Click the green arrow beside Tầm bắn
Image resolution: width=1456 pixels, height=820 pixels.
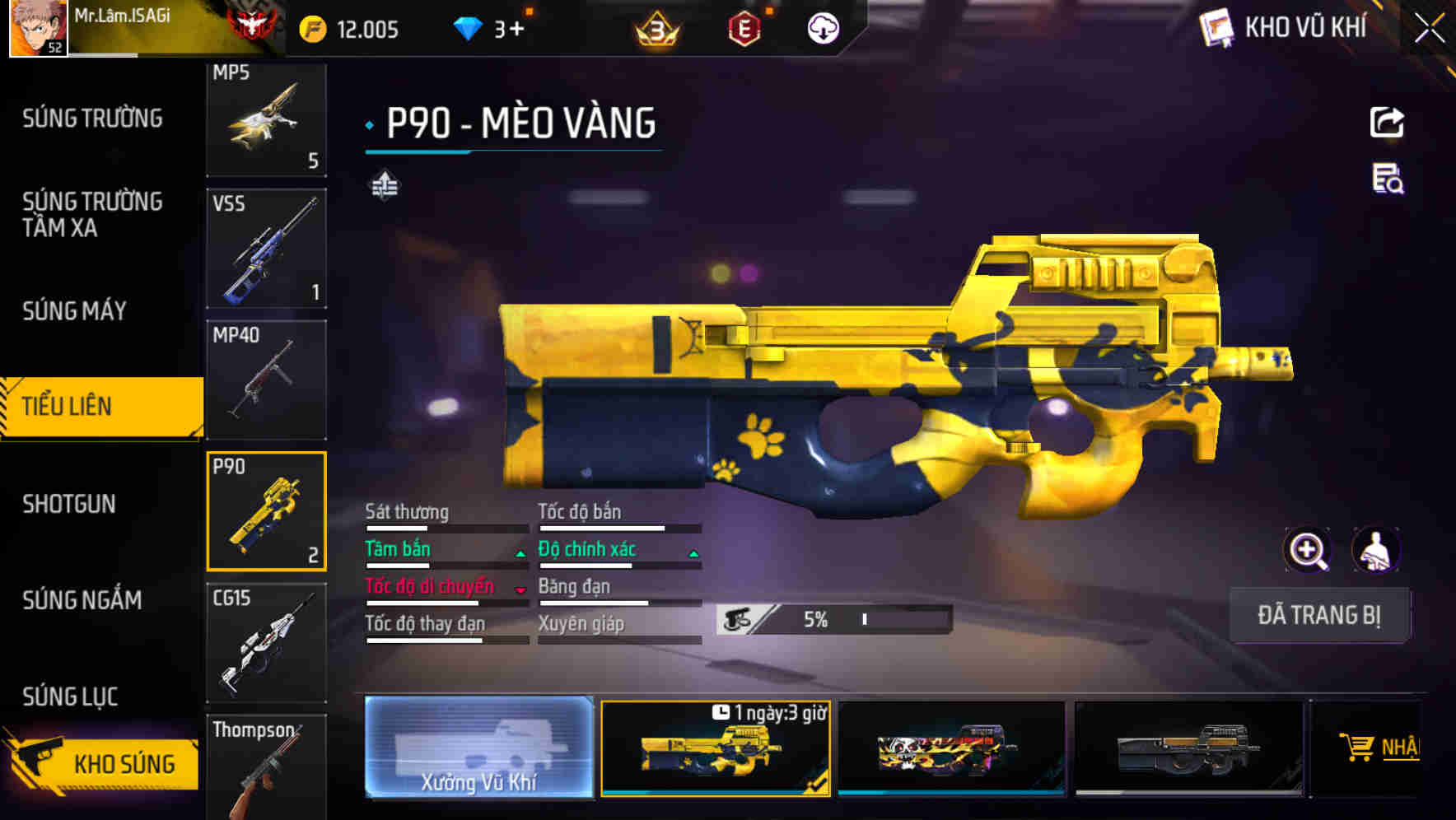[x=520, y=553]
